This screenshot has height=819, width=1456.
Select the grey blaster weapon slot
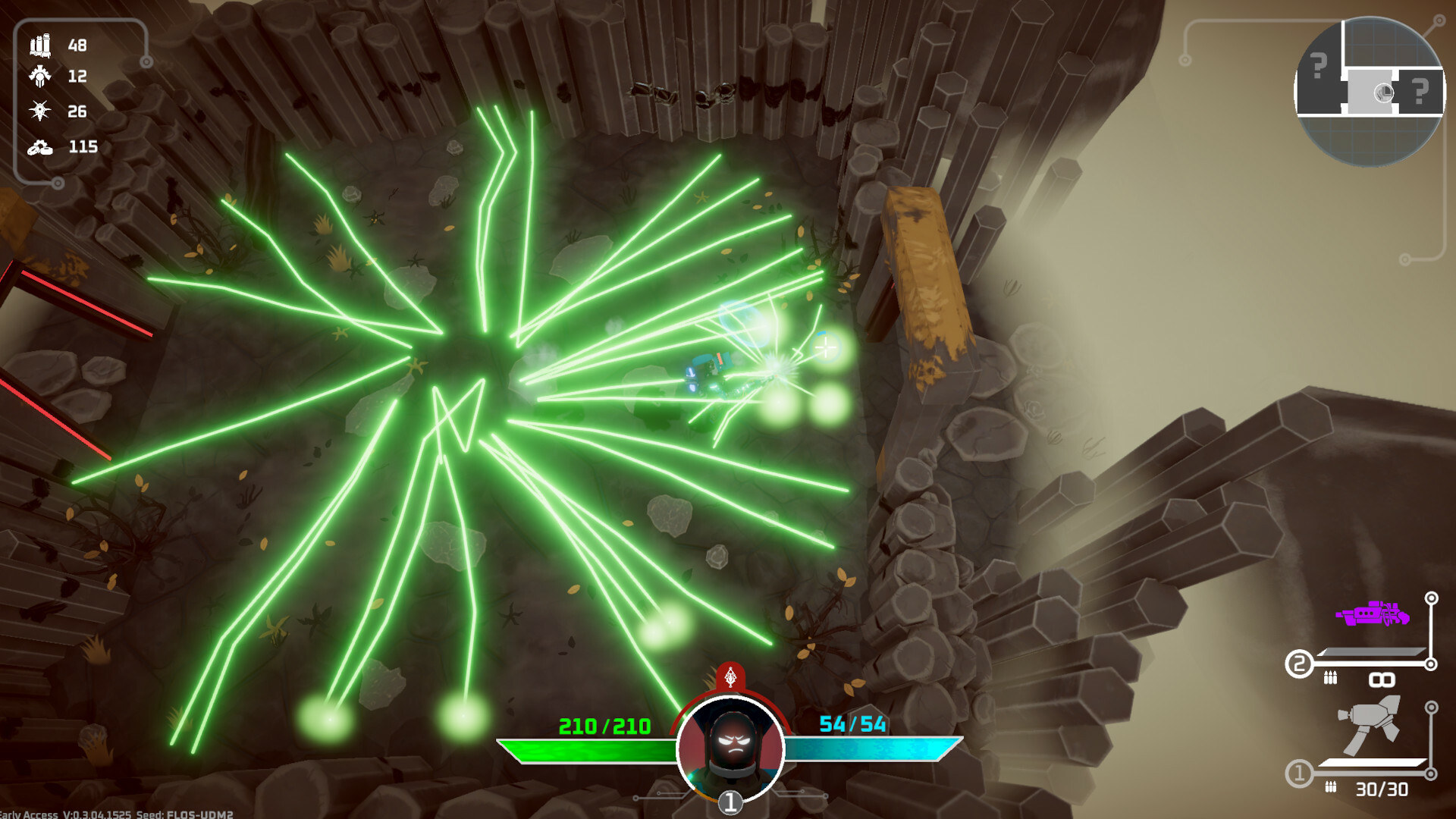(1370, 726)
